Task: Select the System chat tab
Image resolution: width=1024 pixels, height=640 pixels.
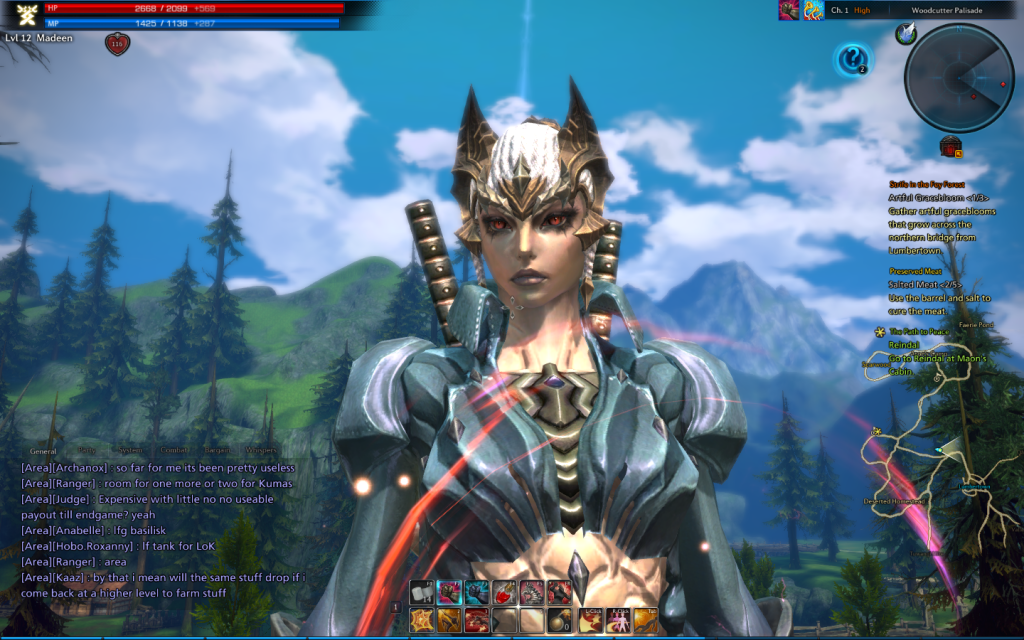Action: pos(127,451)
